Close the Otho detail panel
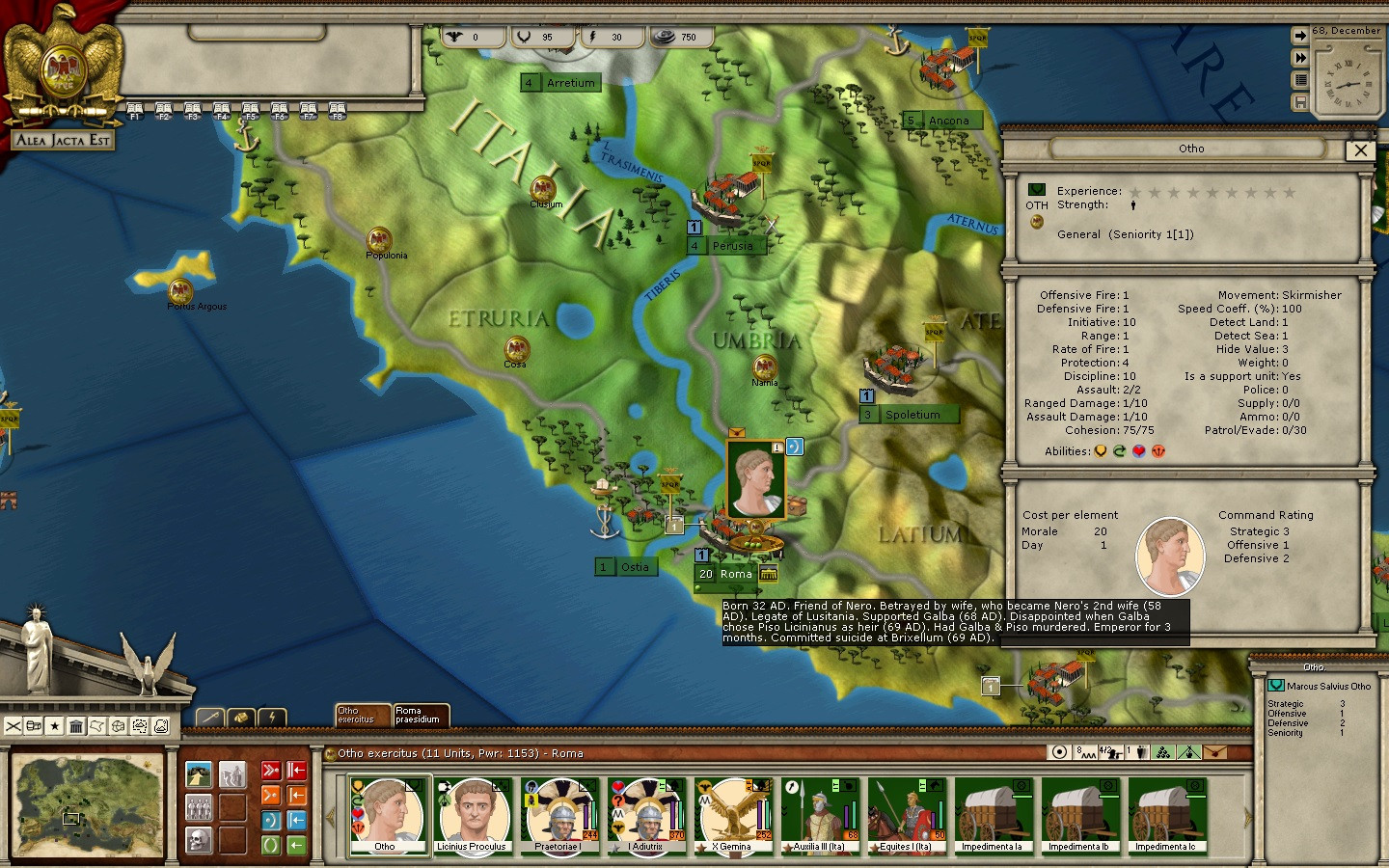This screenshot has width=1389, height=868. click(x=1360, y=149)
